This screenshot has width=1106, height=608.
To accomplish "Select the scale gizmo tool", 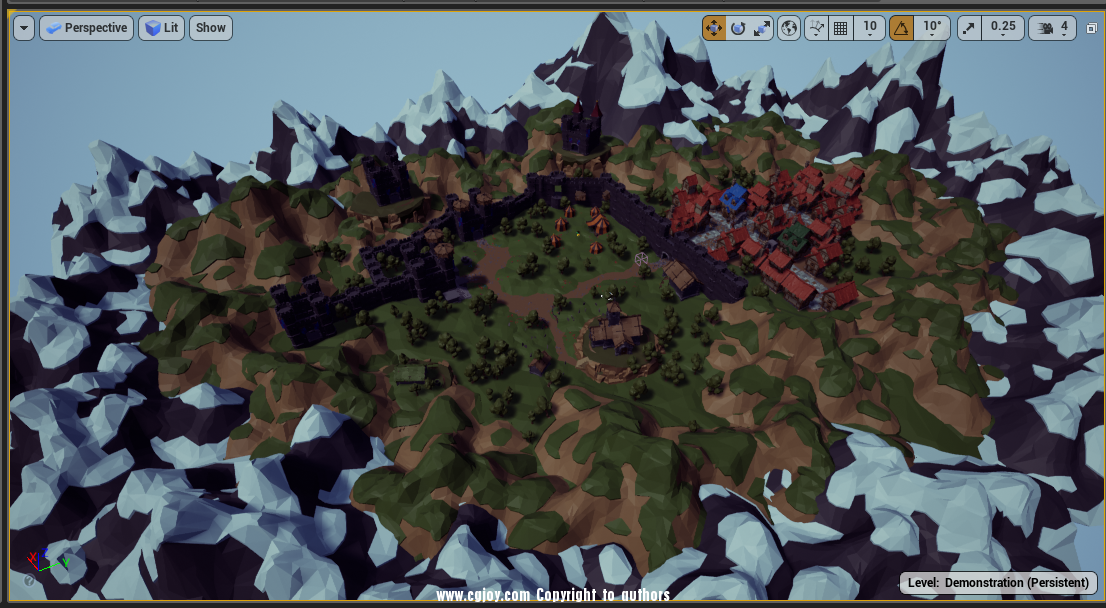I will [x=762, y=28].
